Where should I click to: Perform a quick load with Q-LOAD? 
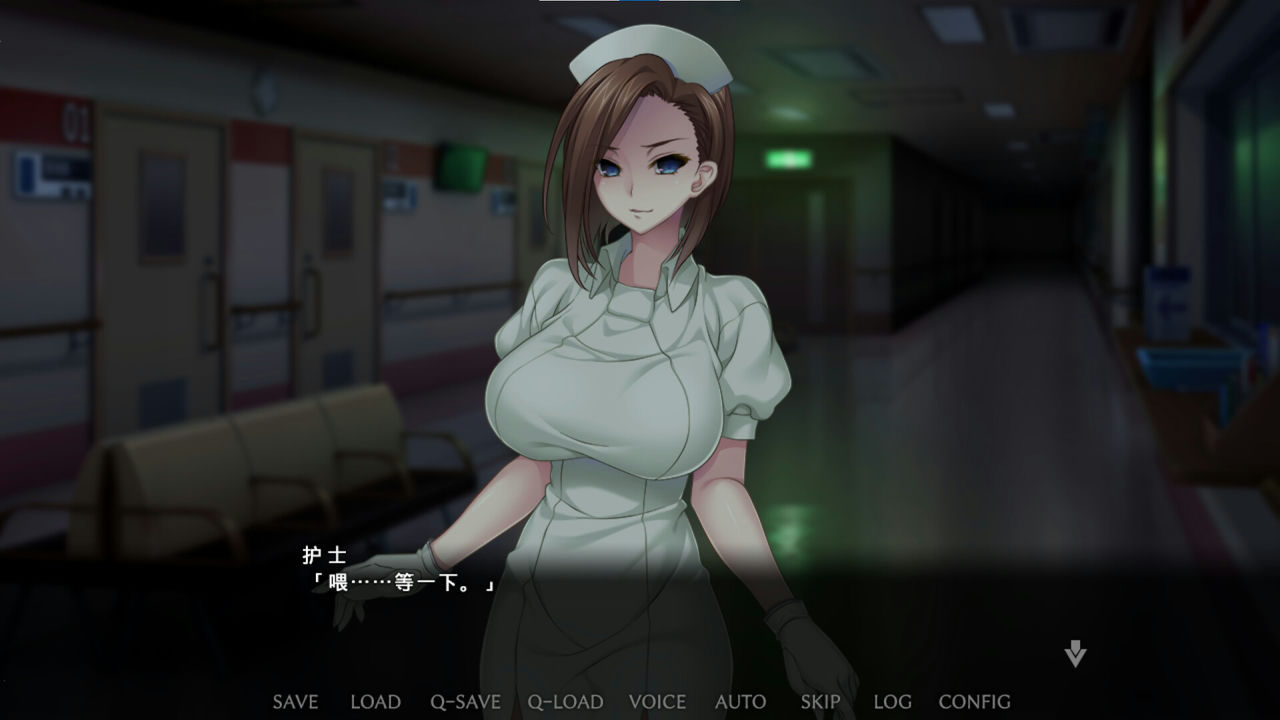click(x=564, y=701)
